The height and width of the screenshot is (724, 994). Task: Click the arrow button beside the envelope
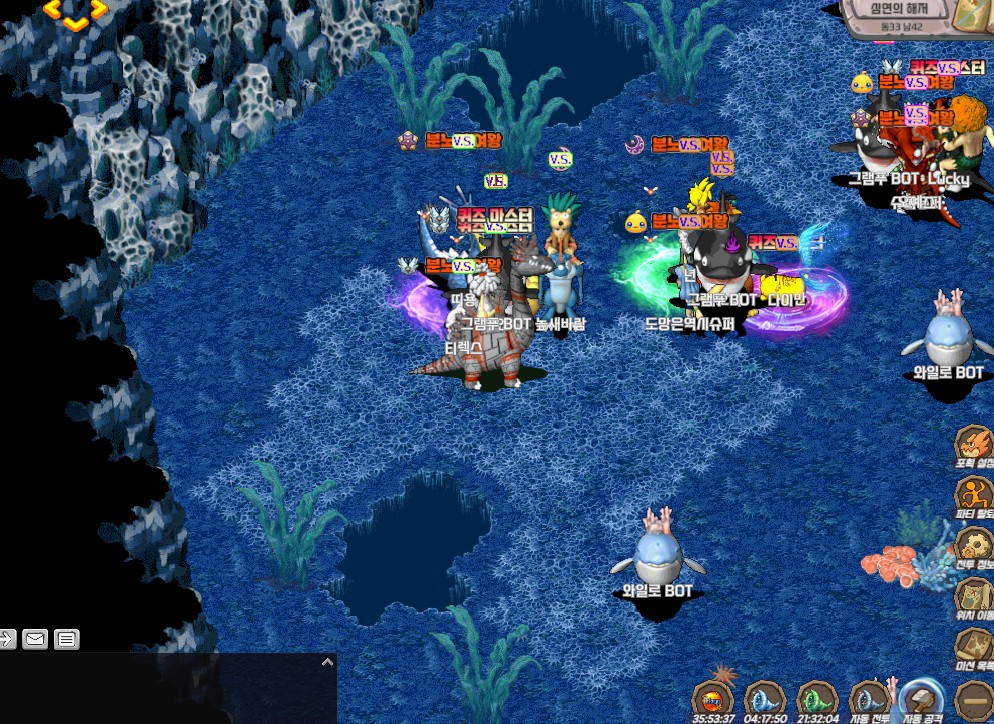coord(7,639)
